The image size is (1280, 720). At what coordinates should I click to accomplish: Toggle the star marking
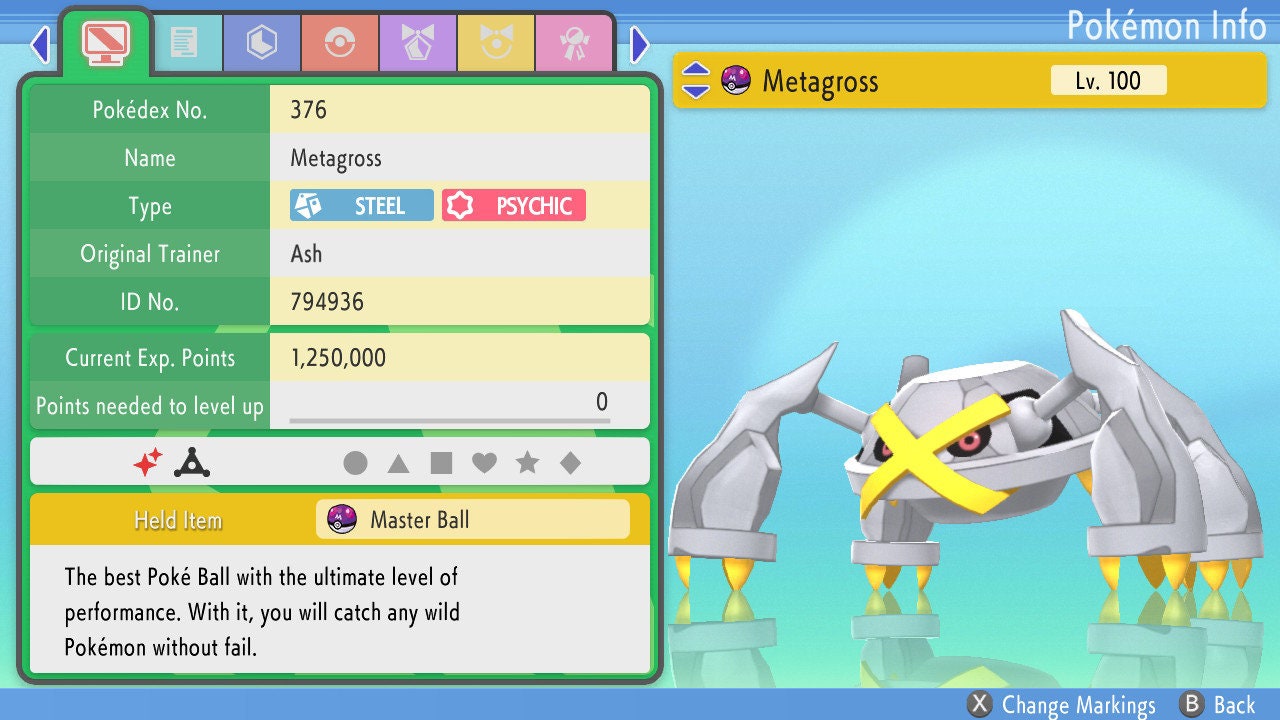[x=528, y=462]
